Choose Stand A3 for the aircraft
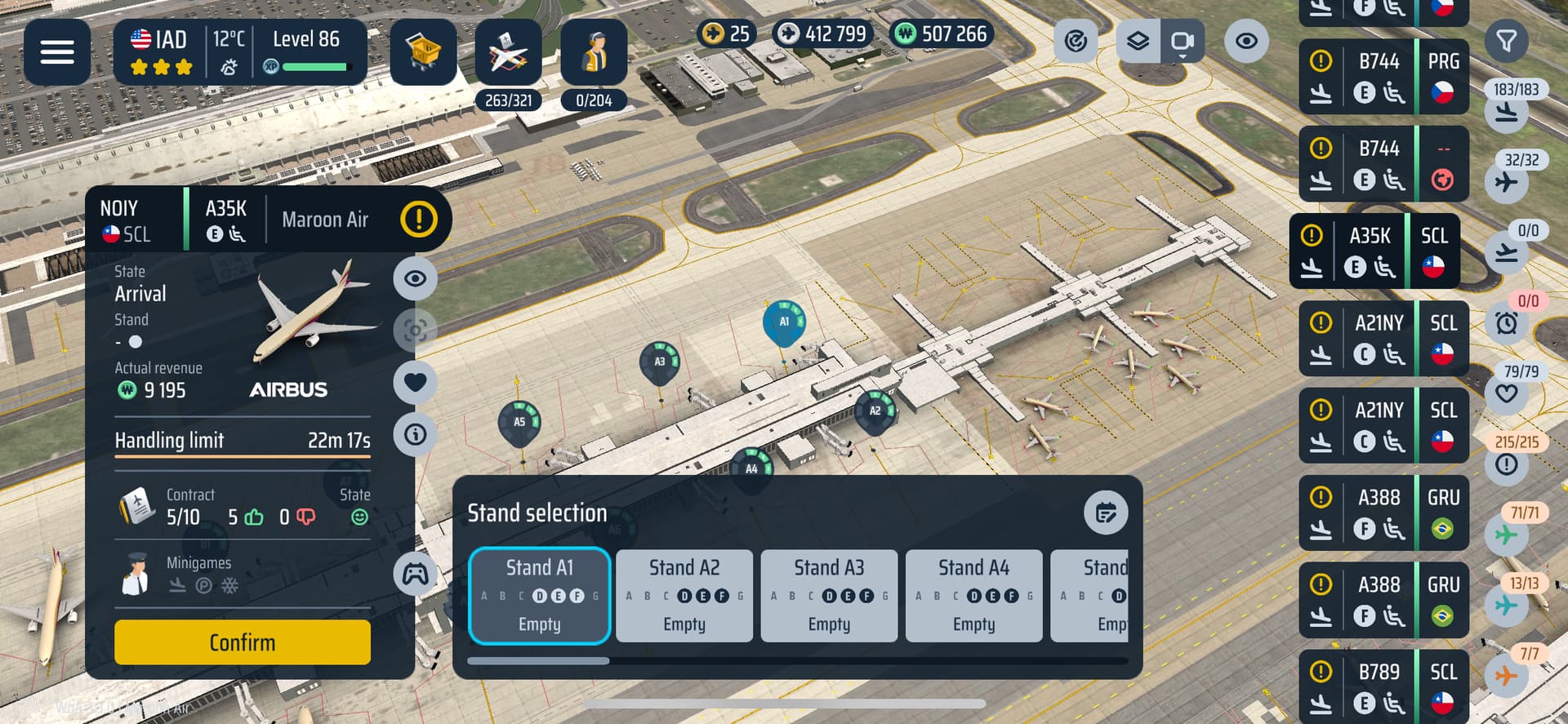 pyautogui.click(x=829, y=596)
